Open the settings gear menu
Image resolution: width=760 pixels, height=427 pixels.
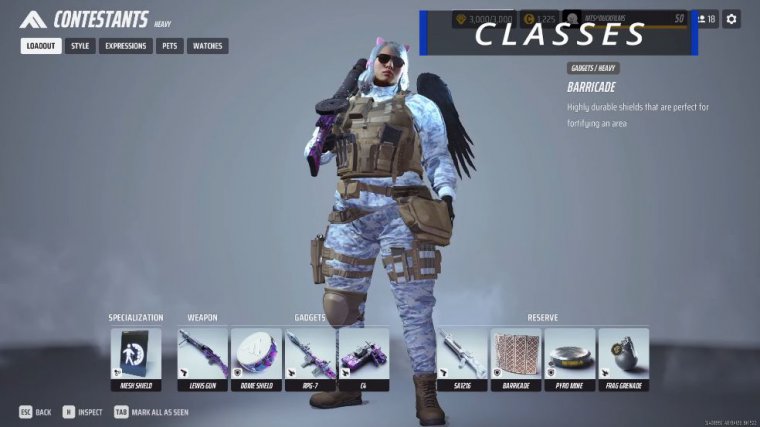pos(732,19)
